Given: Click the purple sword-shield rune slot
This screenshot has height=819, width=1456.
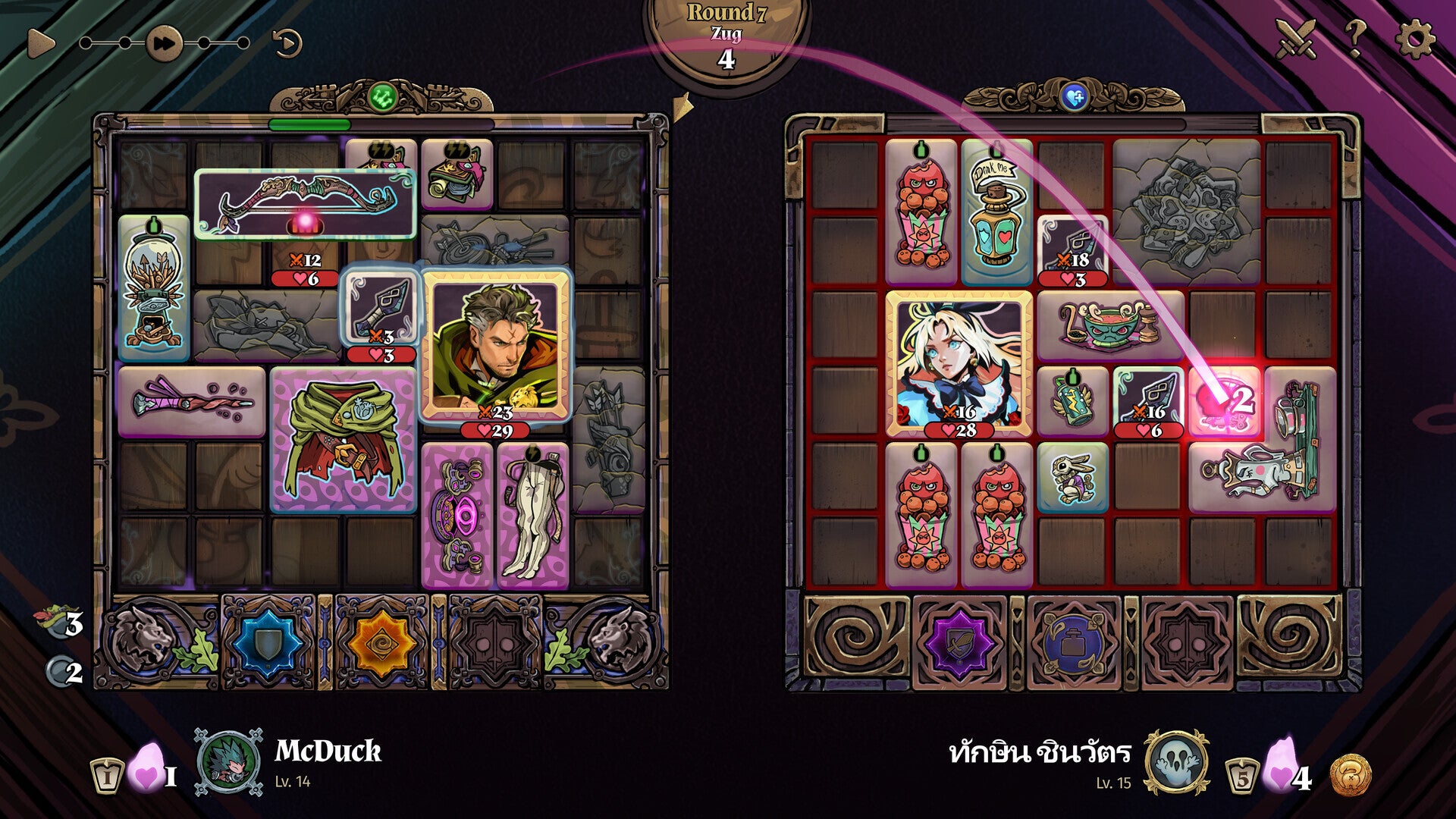Looking at the screenshot, I should (959, 643).
